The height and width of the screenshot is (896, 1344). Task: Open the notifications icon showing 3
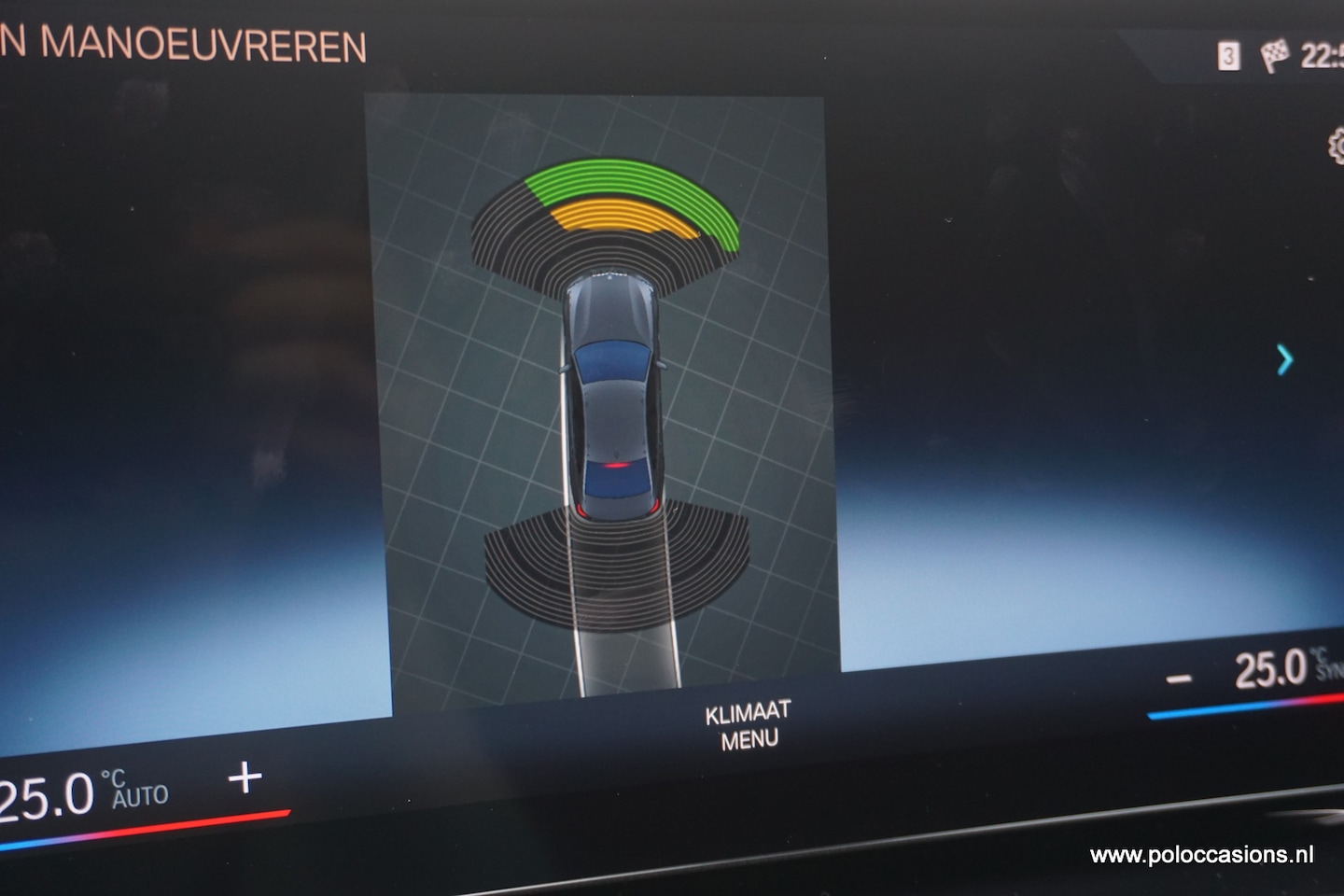(1228, 57)
